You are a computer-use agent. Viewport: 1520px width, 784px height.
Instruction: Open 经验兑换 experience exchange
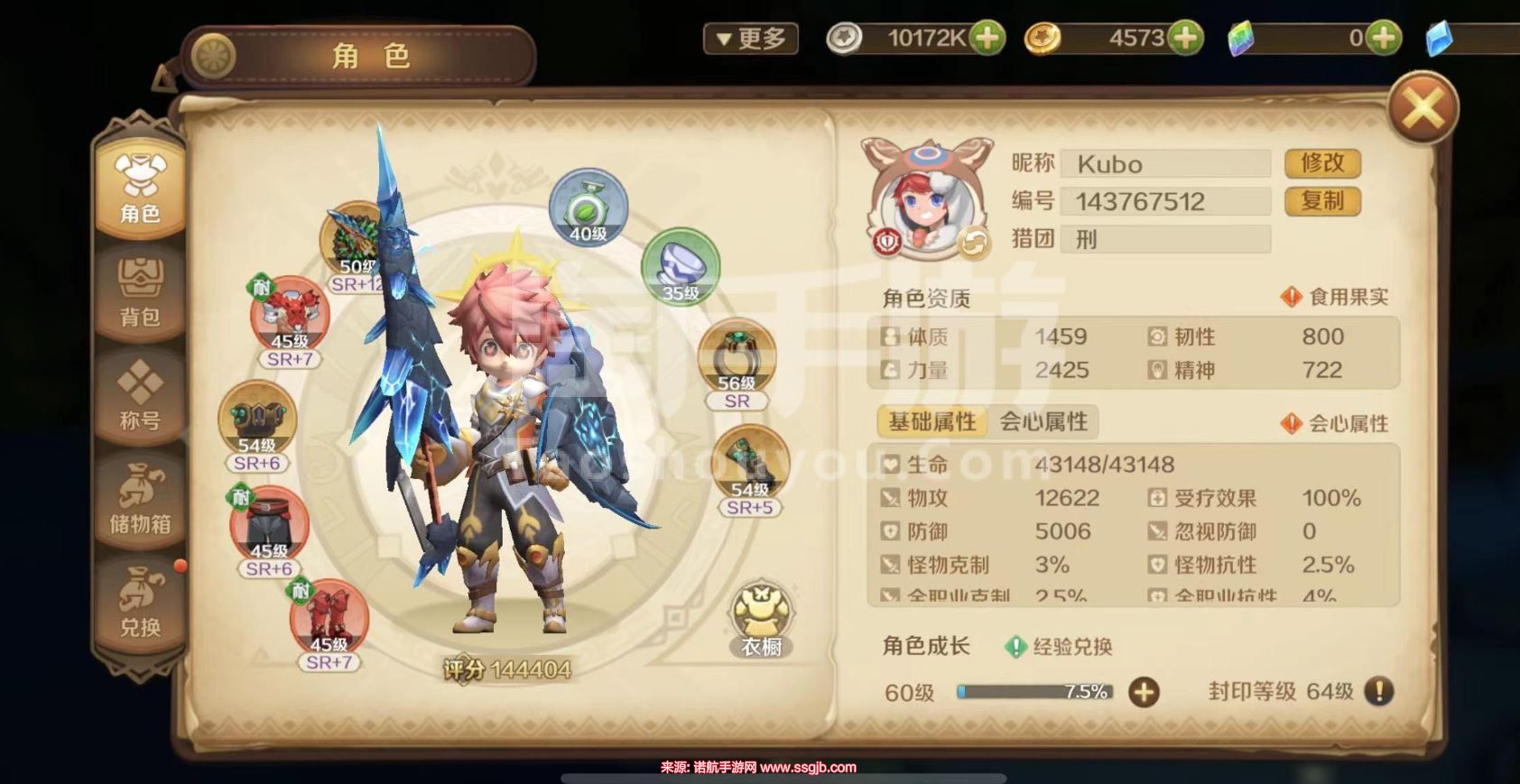[x=1059, y=646]
